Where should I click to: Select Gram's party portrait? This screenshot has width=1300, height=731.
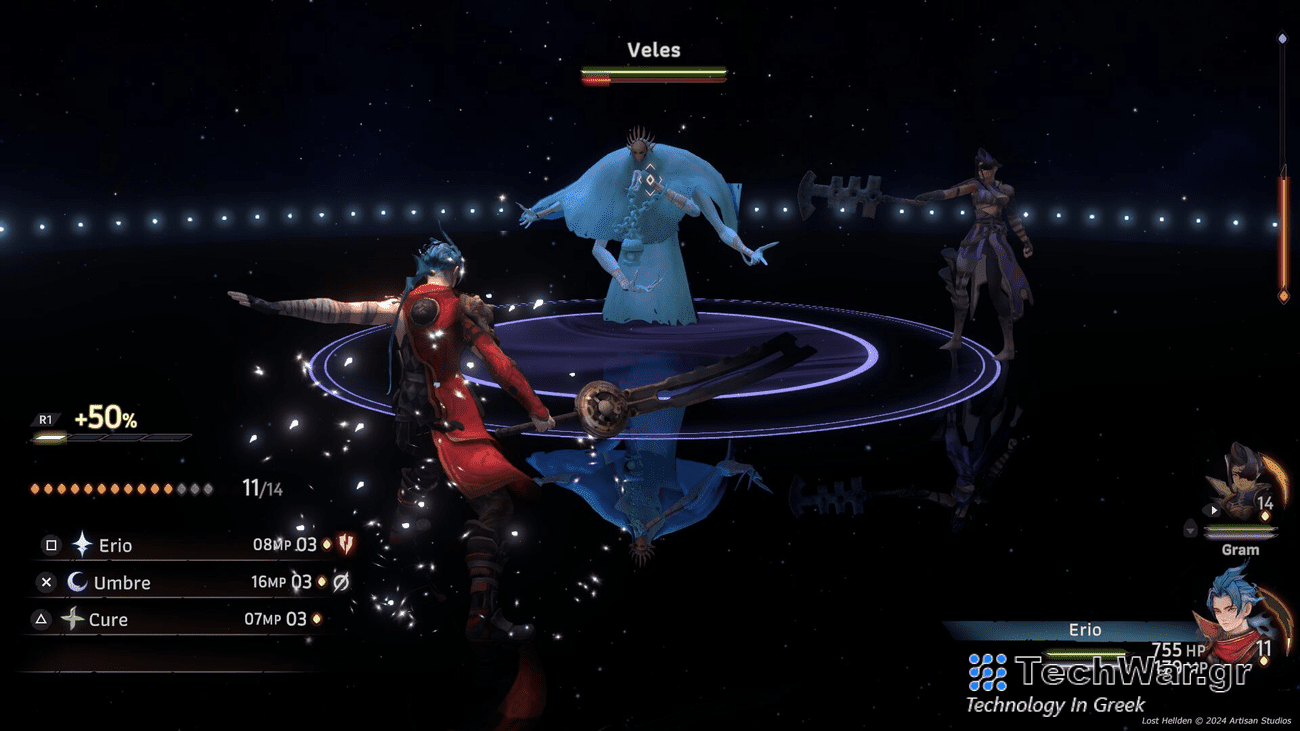coord(1238,484)
